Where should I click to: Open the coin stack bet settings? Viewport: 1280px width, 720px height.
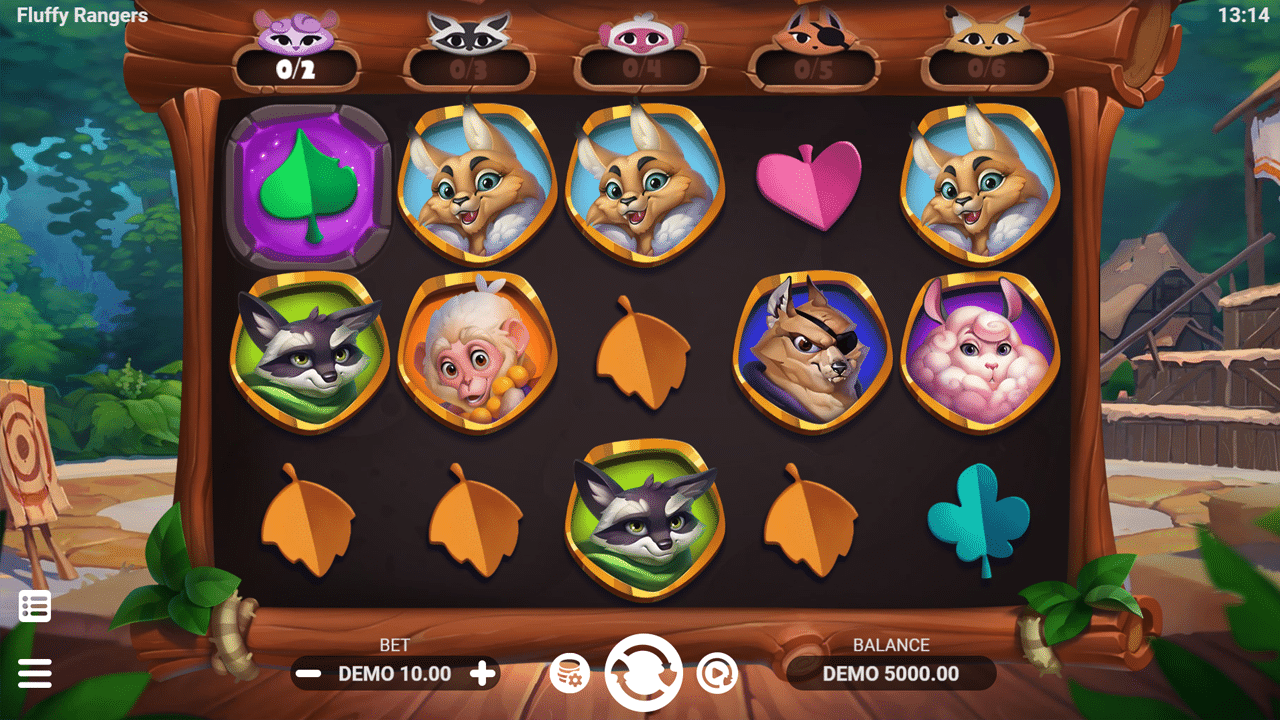[x=570, y=674]
